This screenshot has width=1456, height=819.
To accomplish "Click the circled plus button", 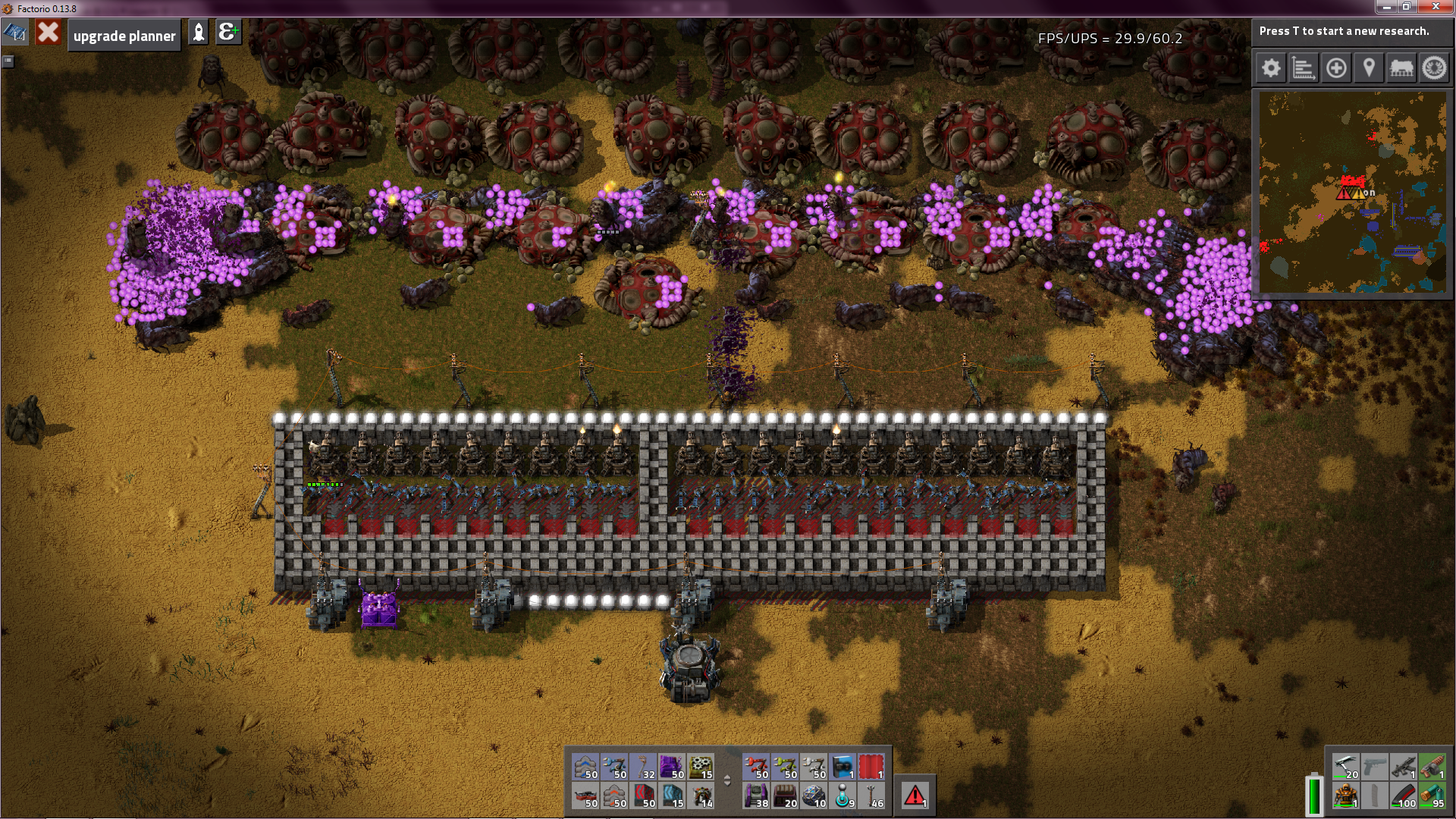I will click(x=1336, y=68).
